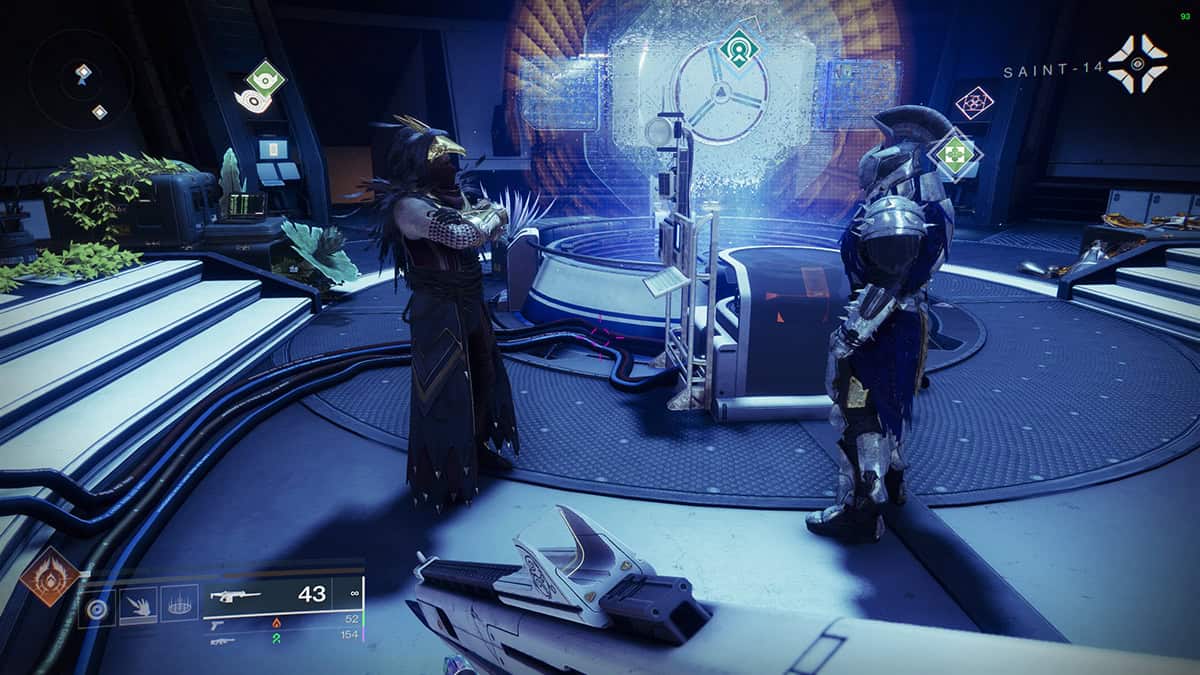Switch to the sidearm weapon row
1200x675 pixels.
(x=285, y=622)
